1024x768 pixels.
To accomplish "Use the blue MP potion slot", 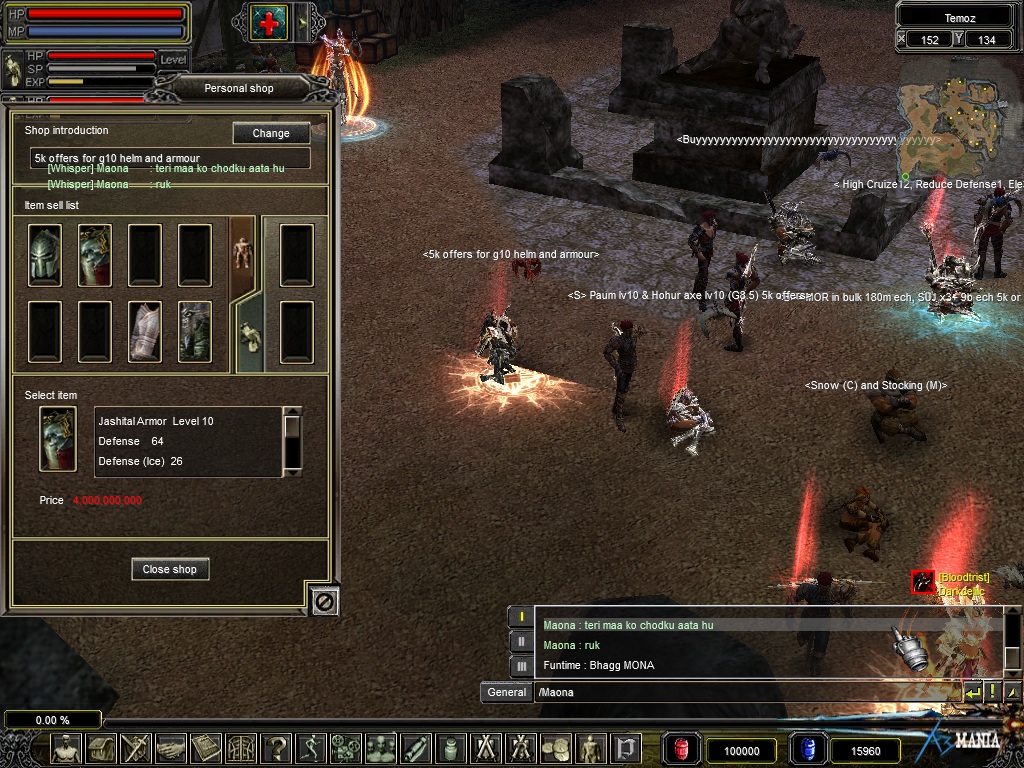I will pyautogui.click(x=807, y=749).
